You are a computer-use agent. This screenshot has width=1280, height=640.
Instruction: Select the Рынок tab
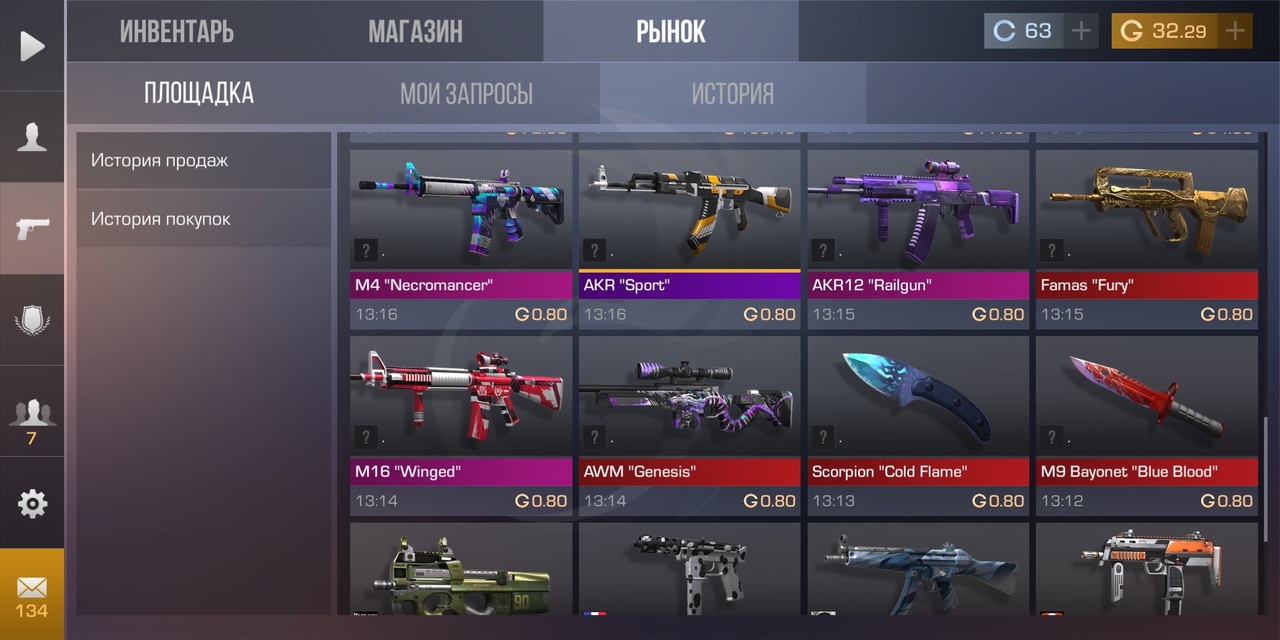tap(671, 31)
